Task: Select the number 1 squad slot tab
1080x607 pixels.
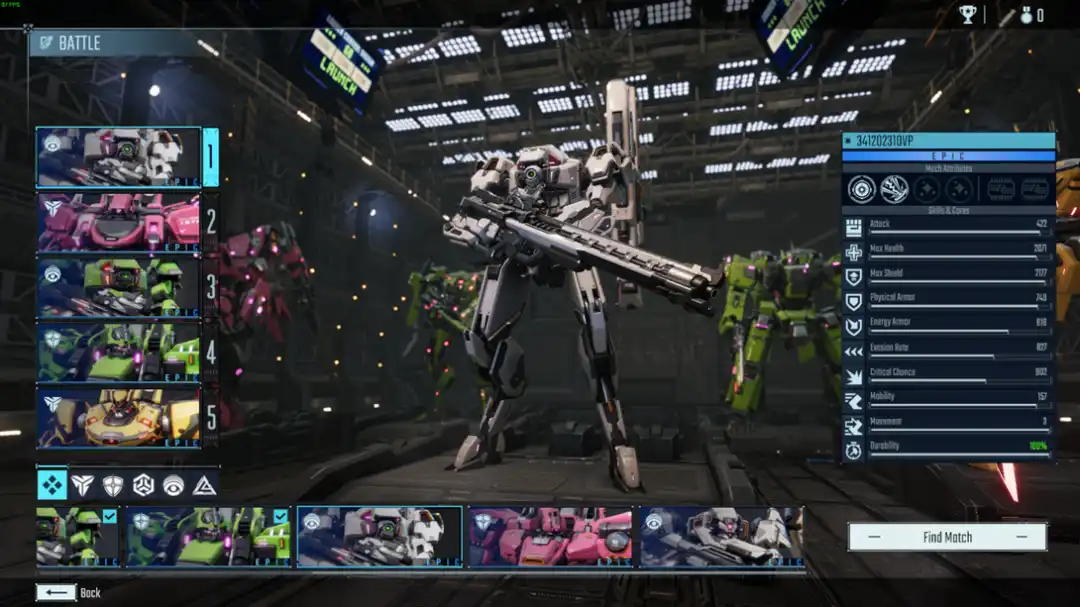Action: pos(210,157)
